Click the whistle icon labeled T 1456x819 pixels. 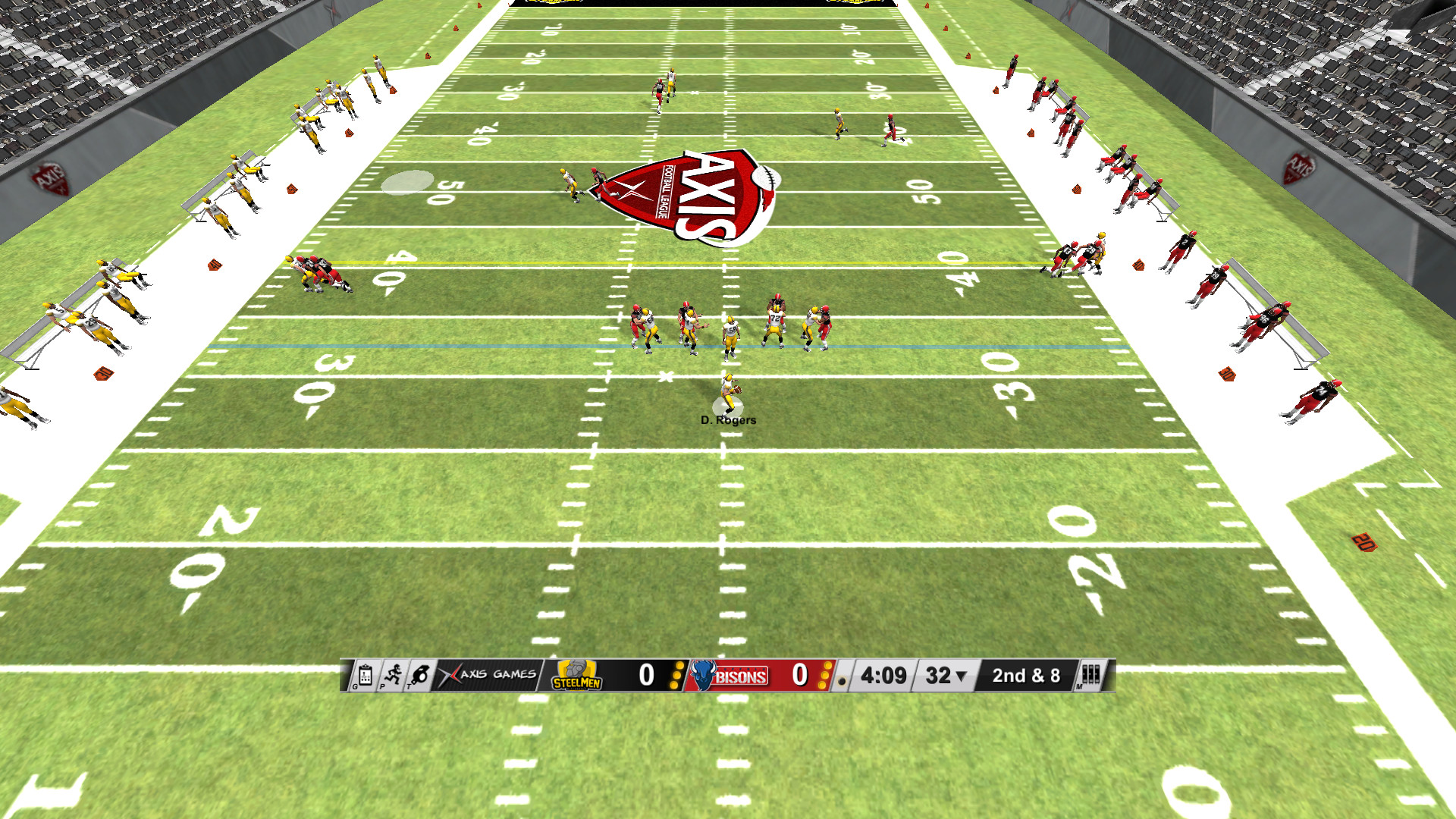point(420,676)
